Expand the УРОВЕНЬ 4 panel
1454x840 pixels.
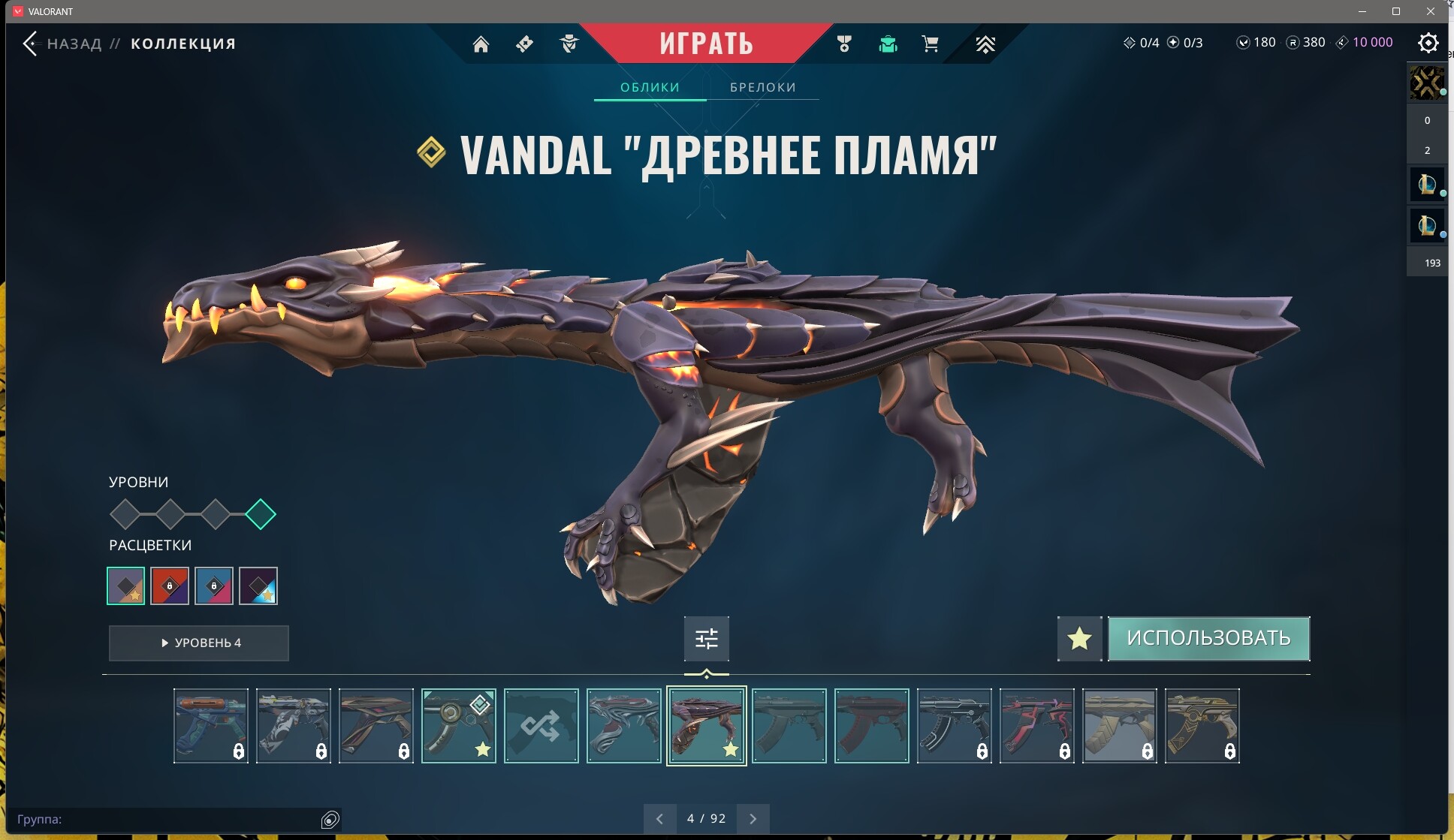coord(198,643)
